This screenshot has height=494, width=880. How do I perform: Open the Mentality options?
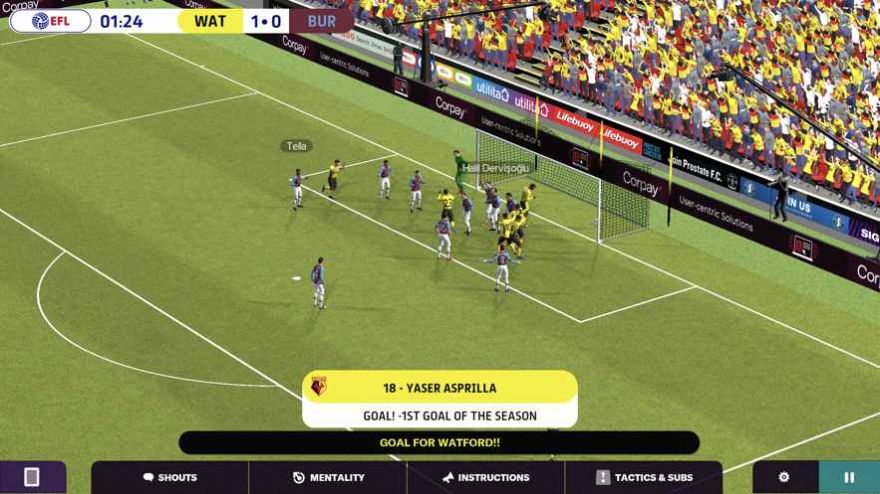328,477
